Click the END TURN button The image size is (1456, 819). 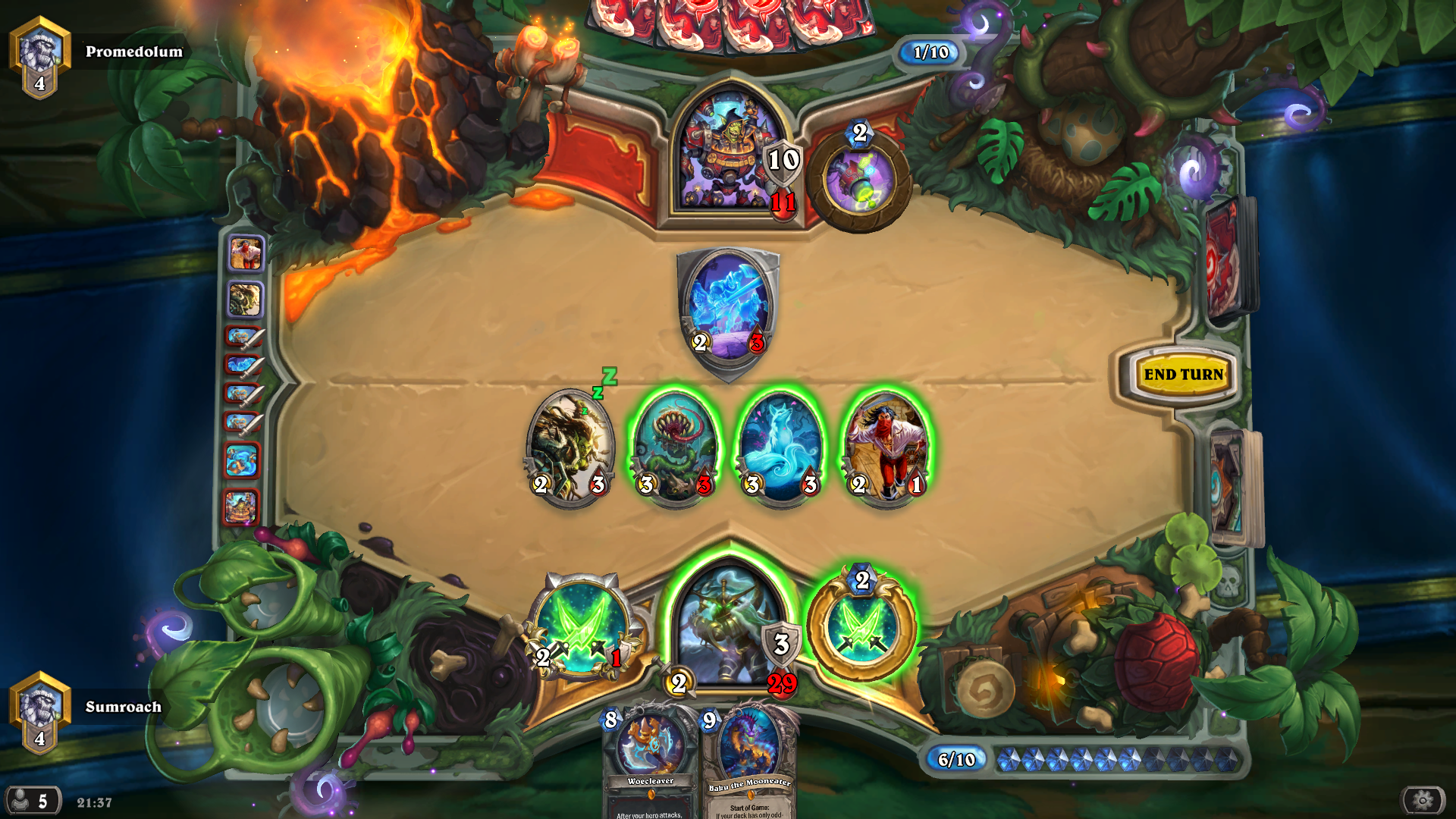1185,374
